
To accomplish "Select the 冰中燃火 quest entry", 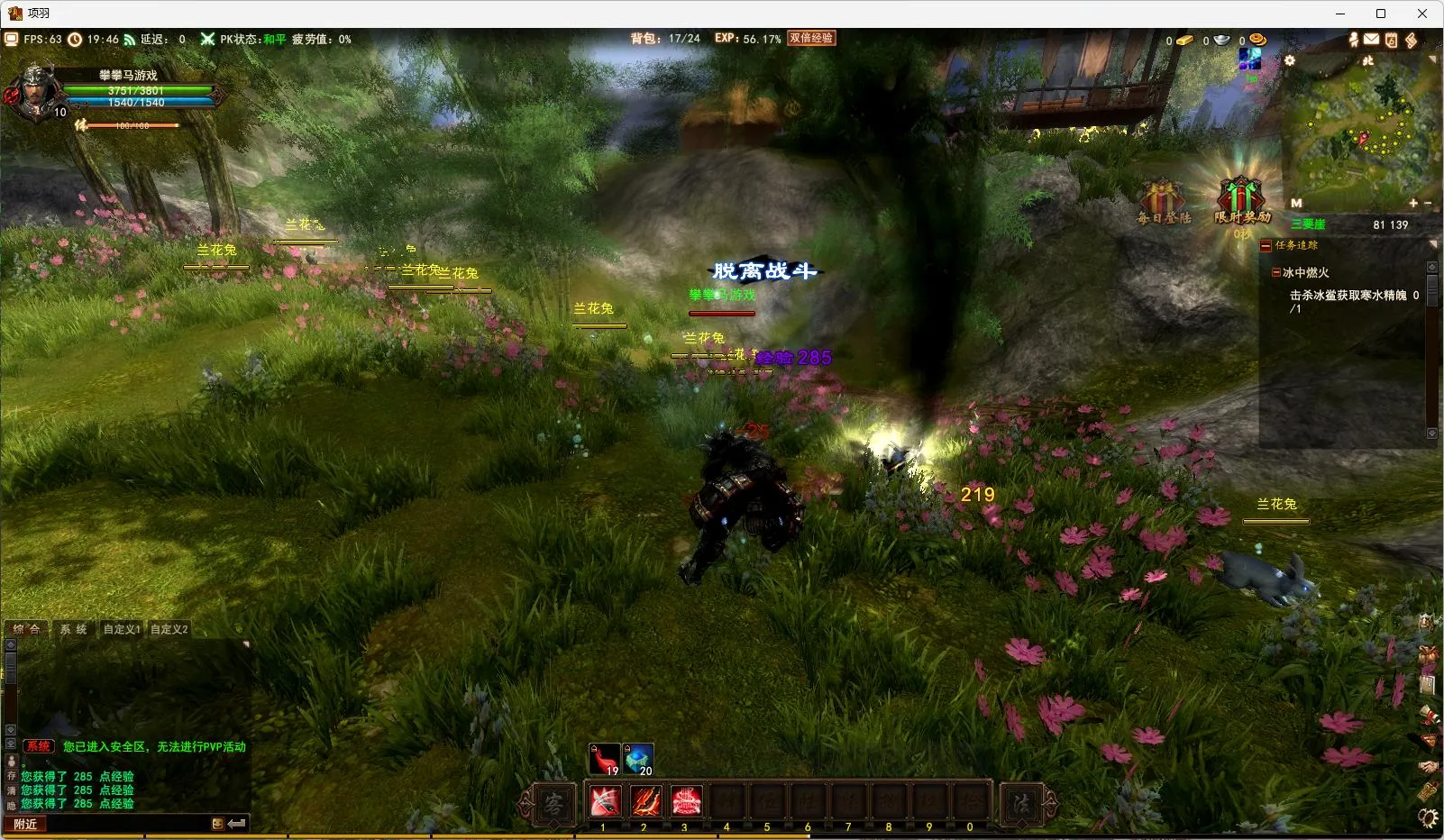I will (1305, 272).
